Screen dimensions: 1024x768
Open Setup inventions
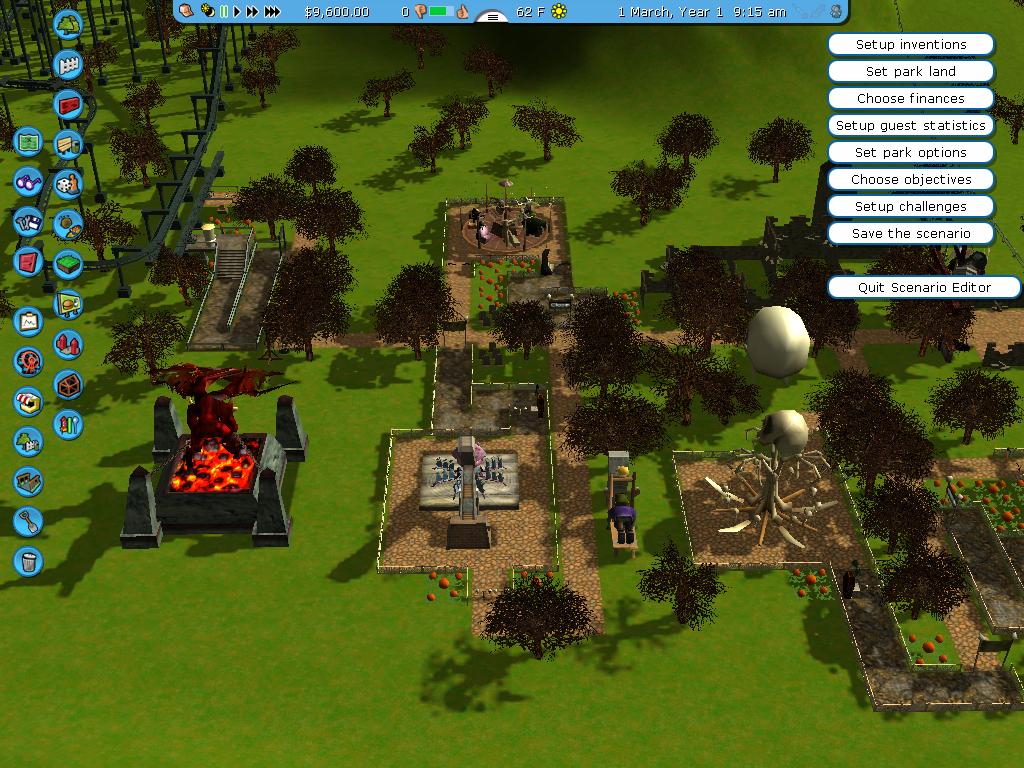point(910,45)
